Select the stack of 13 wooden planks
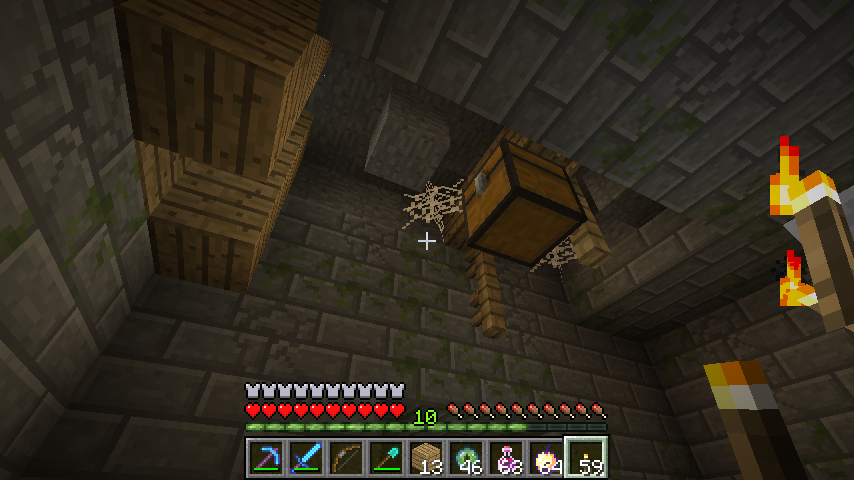 point(426,458)
